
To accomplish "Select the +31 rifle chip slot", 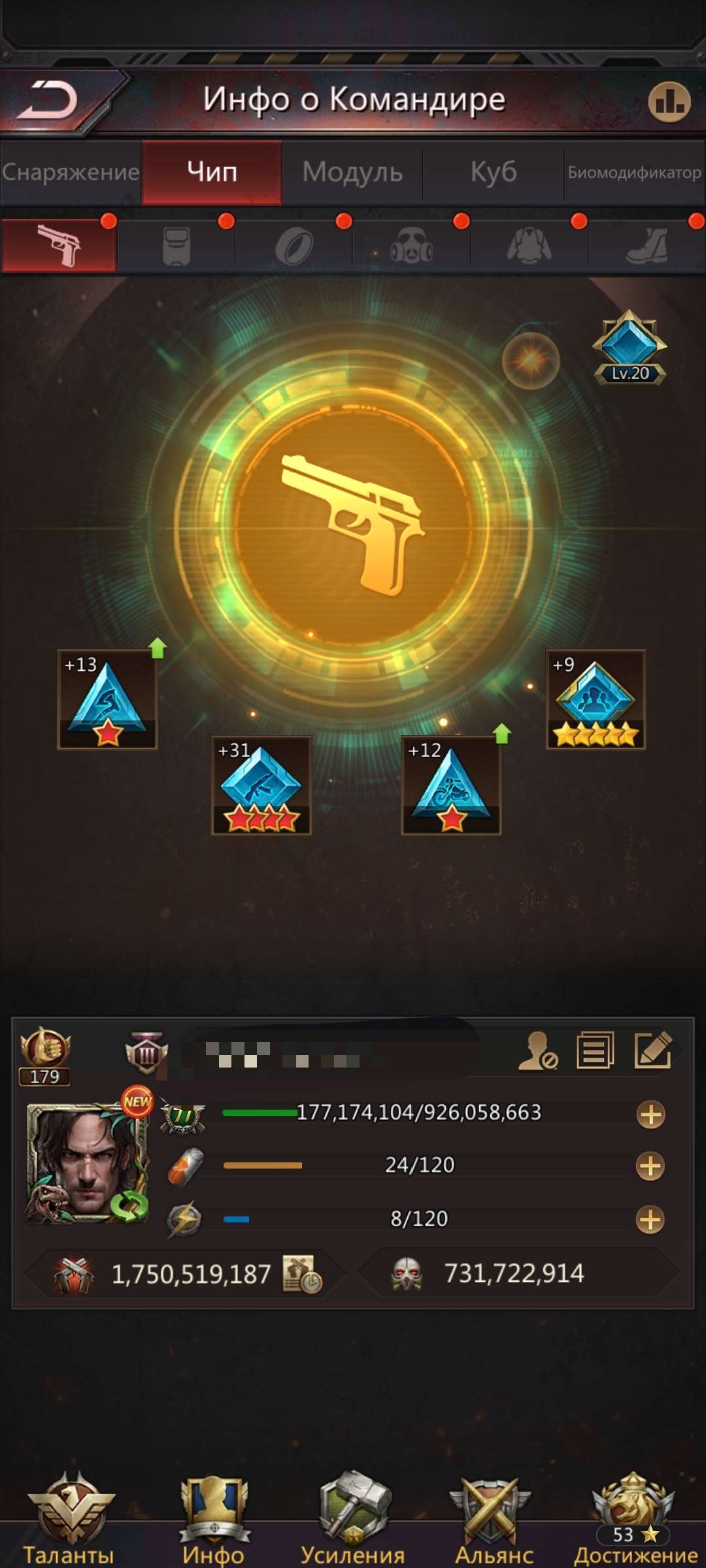I will pos(261,785).
